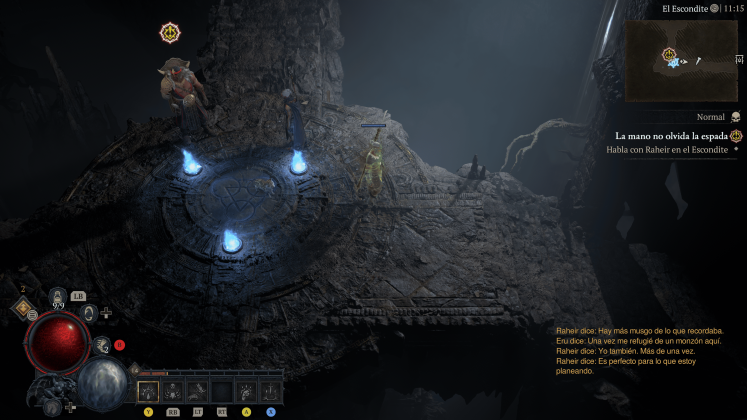Use the healing potion flask icon
Screen dimensions: 747x420
coord(57,296)
